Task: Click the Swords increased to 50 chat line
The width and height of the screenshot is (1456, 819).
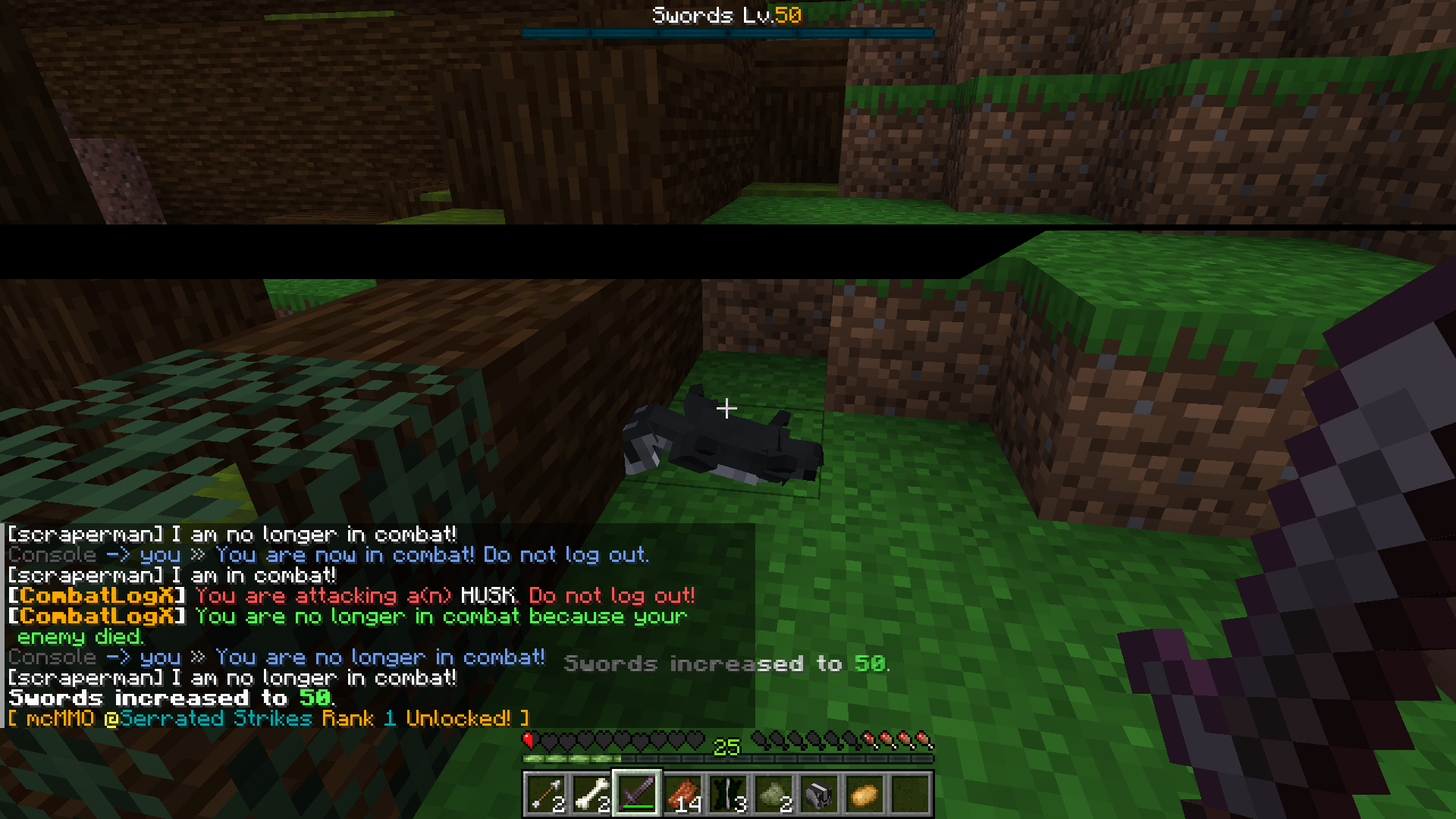Action: pos(167,698)
